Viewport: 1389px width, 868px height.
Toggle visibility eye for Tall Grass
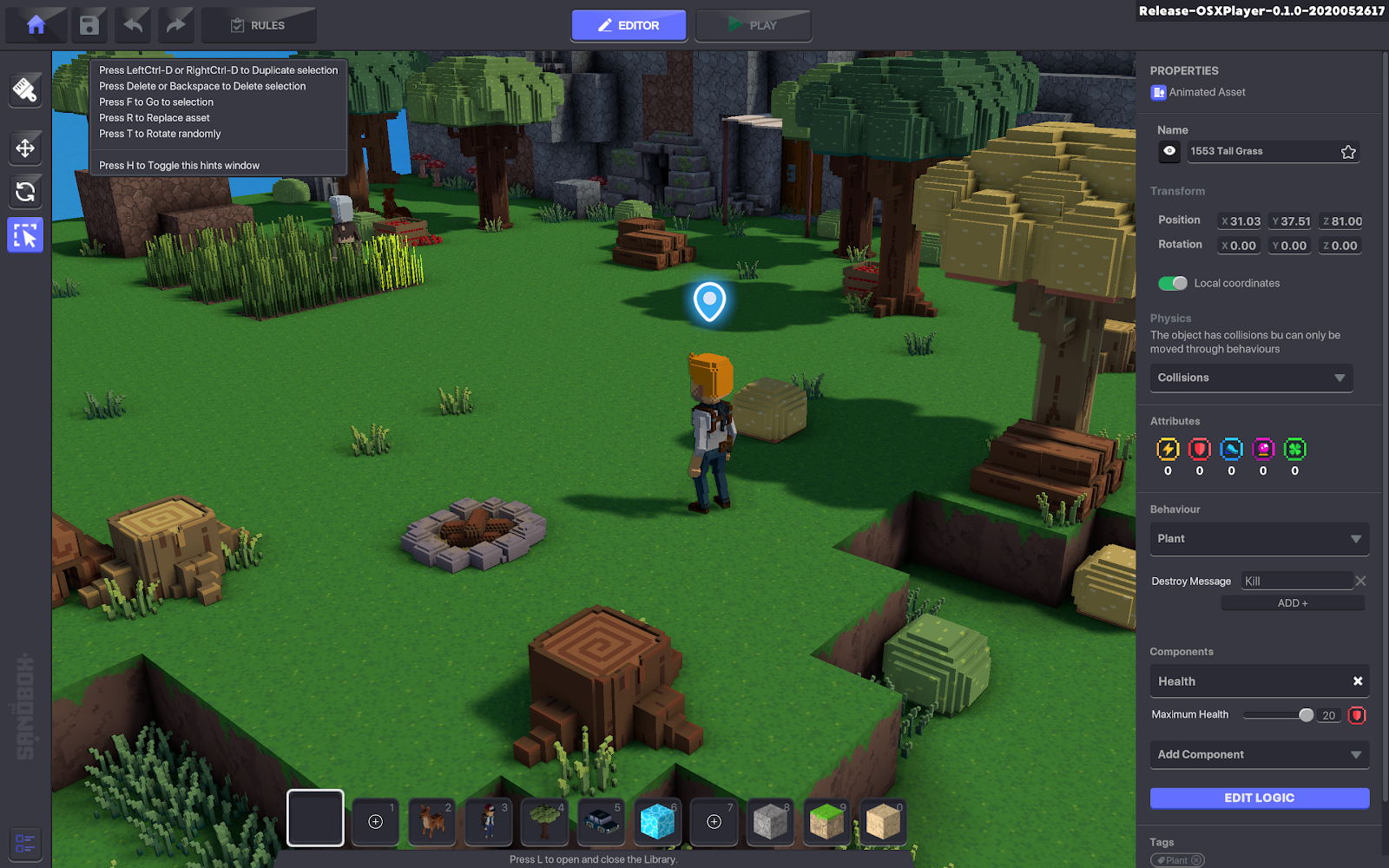(x=1169, y=151)
